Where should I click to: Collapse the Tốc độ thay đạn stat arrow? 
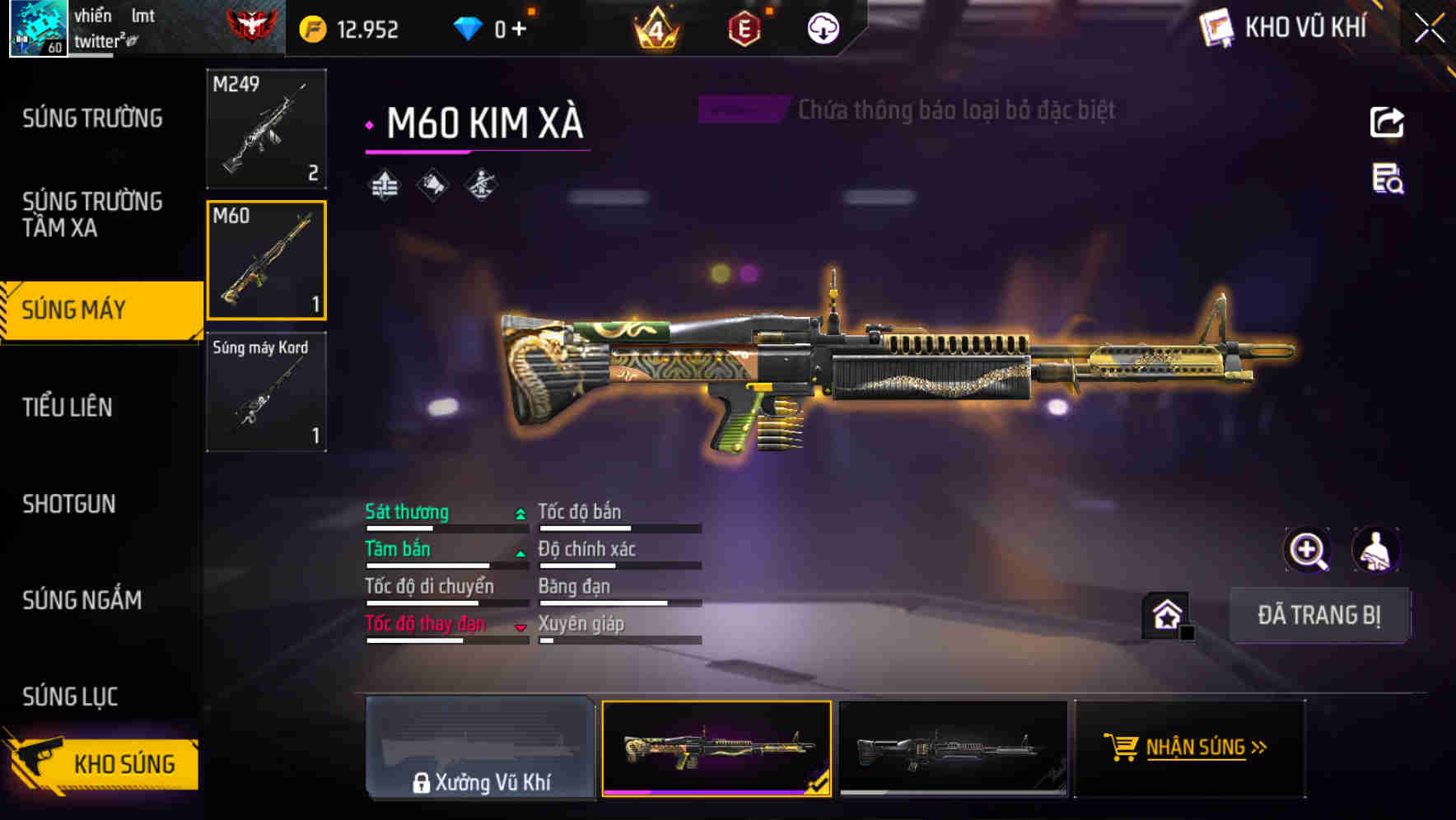pos(520,625)
